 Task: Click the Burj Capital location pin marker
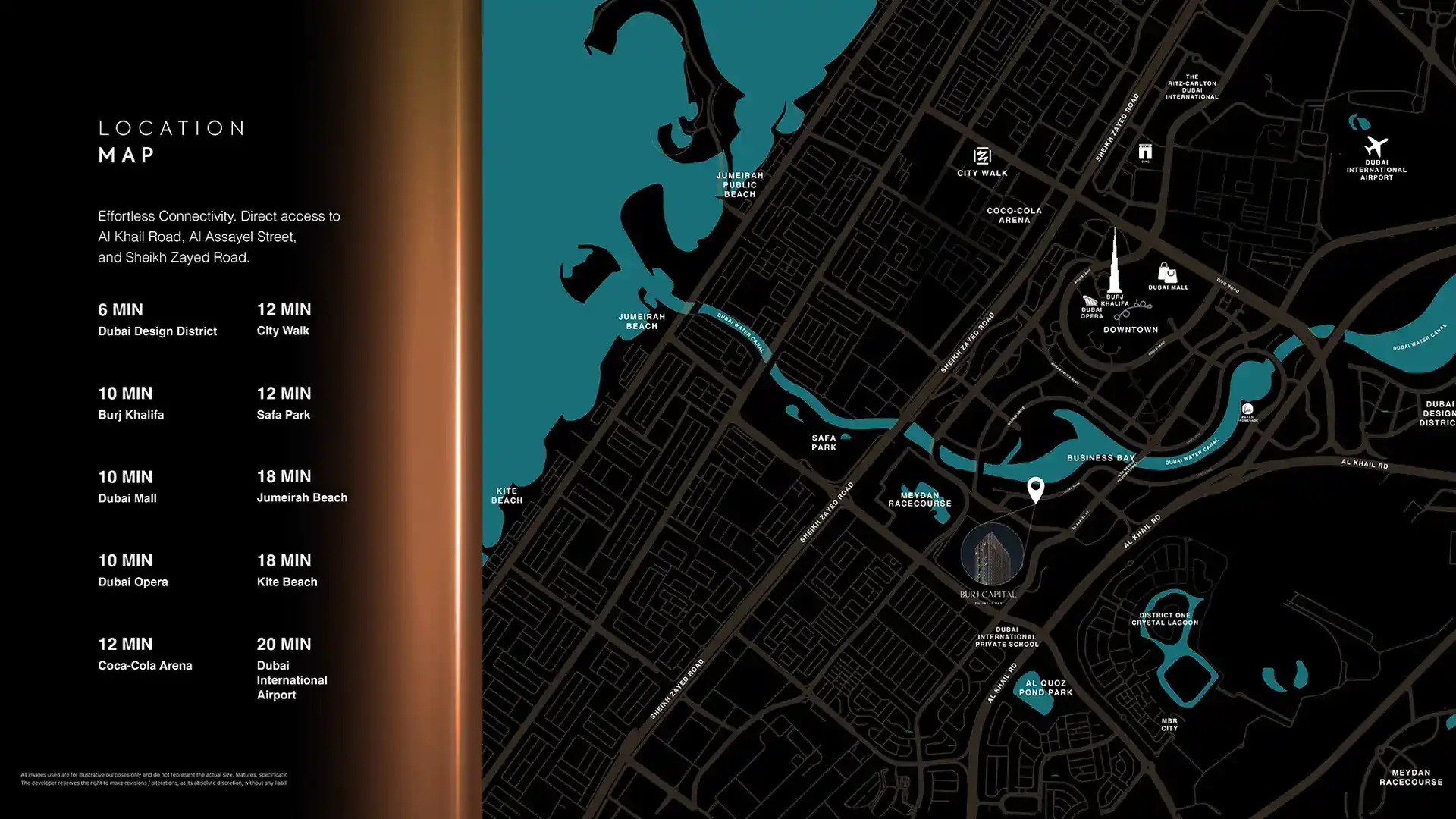[1035, 488]
